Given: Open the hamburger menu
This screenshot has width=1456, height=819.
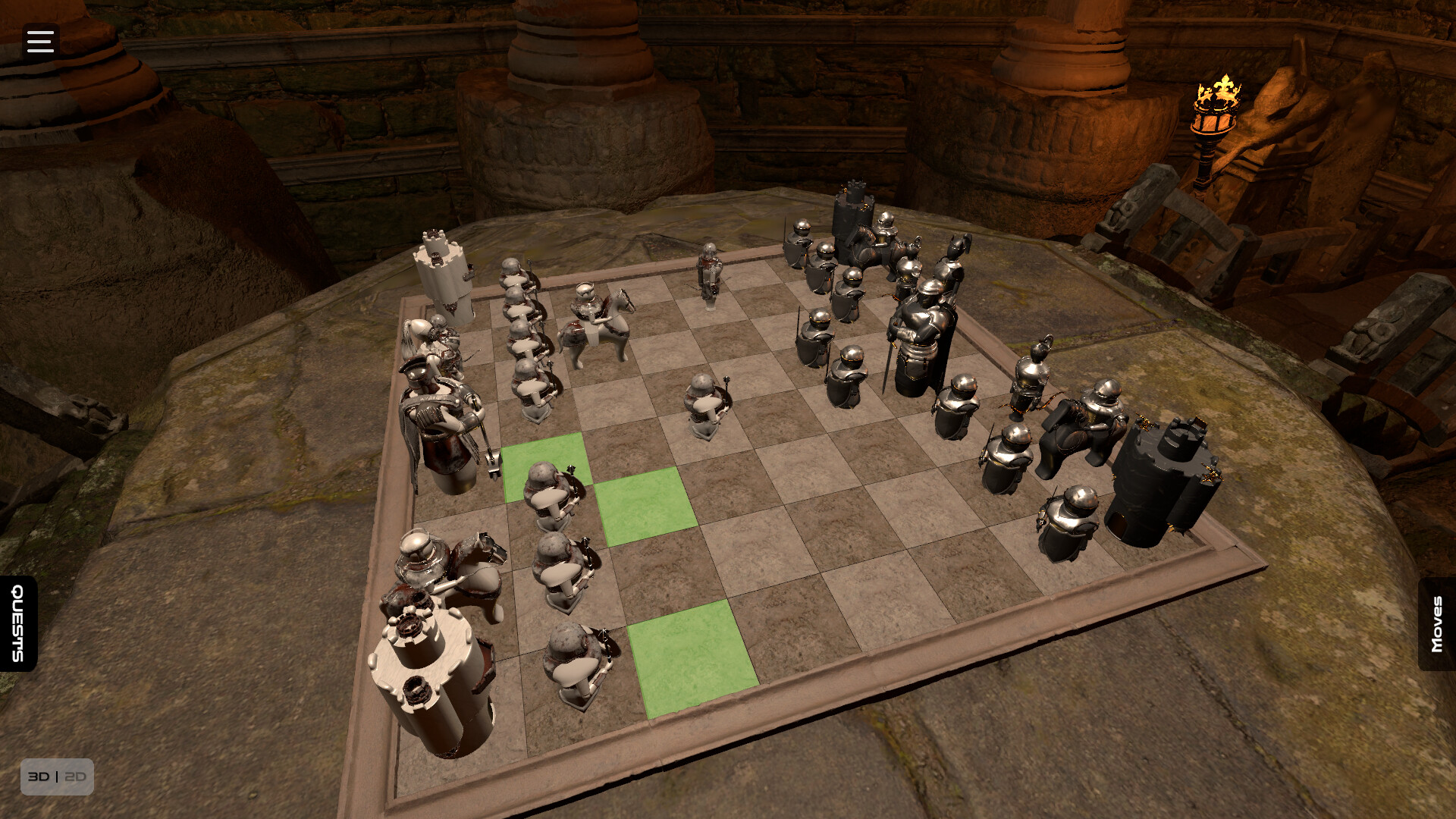Looking at the screenshot, I should (x=39, y=40).
